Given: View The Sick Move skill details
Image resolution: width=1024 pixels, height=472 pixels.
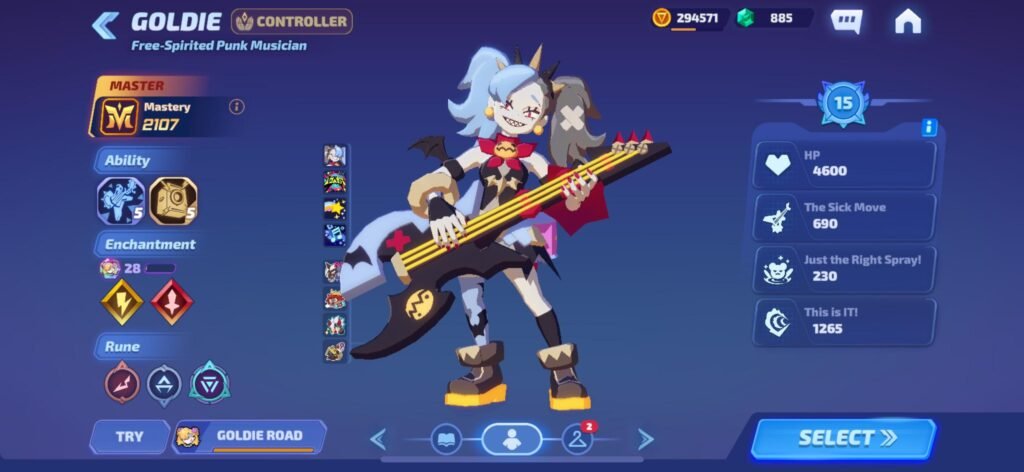Looking at the screenshot, I should pyautogui.click(x=845, y=216).
